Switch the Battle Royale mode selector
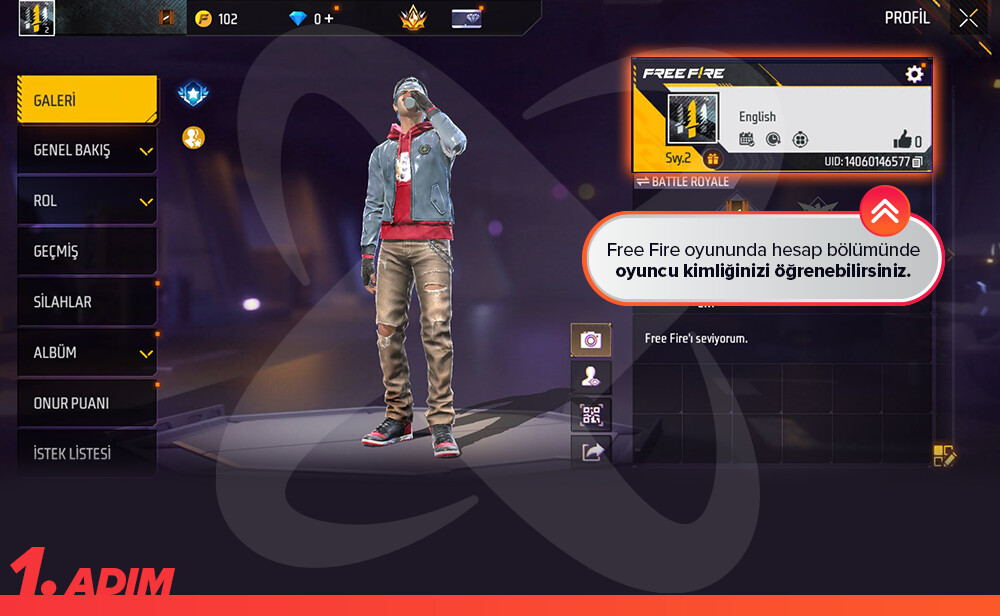This screenshot has height=616, width=1000. [x=683, y=182]
